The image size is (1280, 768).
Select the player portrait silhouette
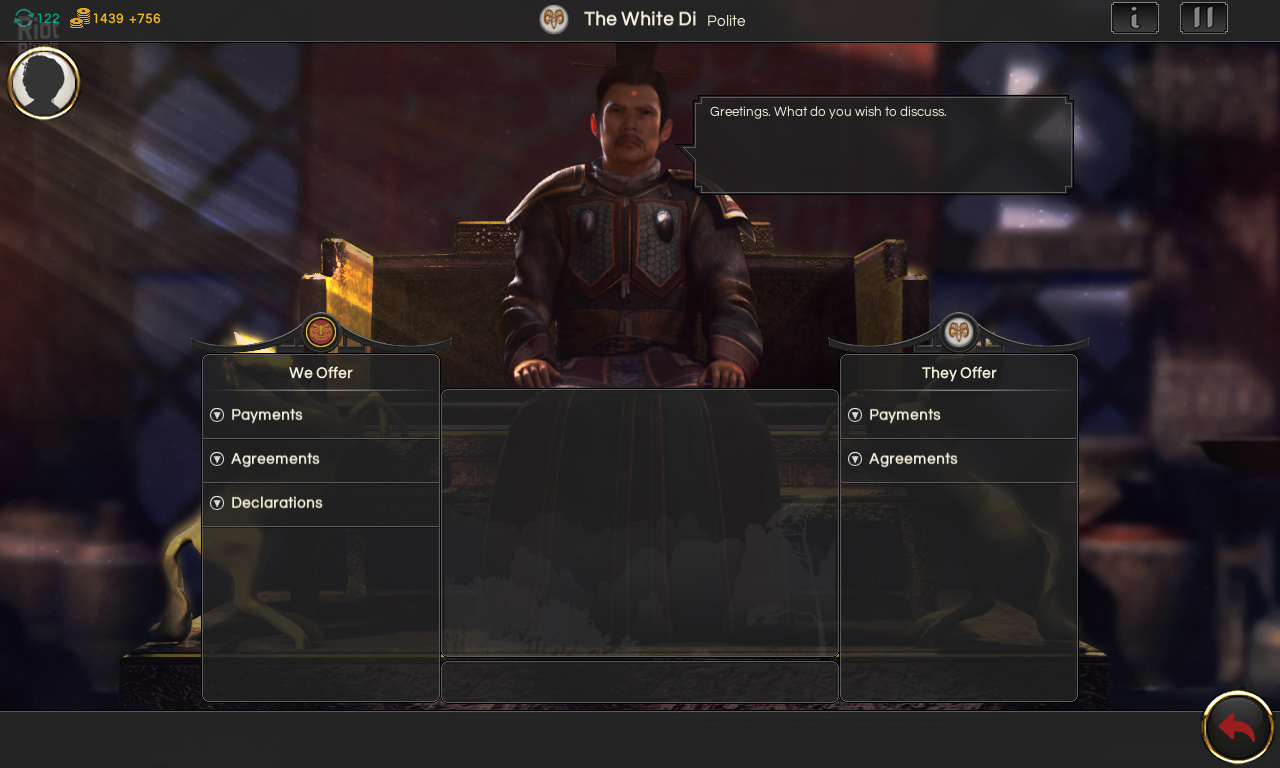pyautogui.click(x=44, y=83)
